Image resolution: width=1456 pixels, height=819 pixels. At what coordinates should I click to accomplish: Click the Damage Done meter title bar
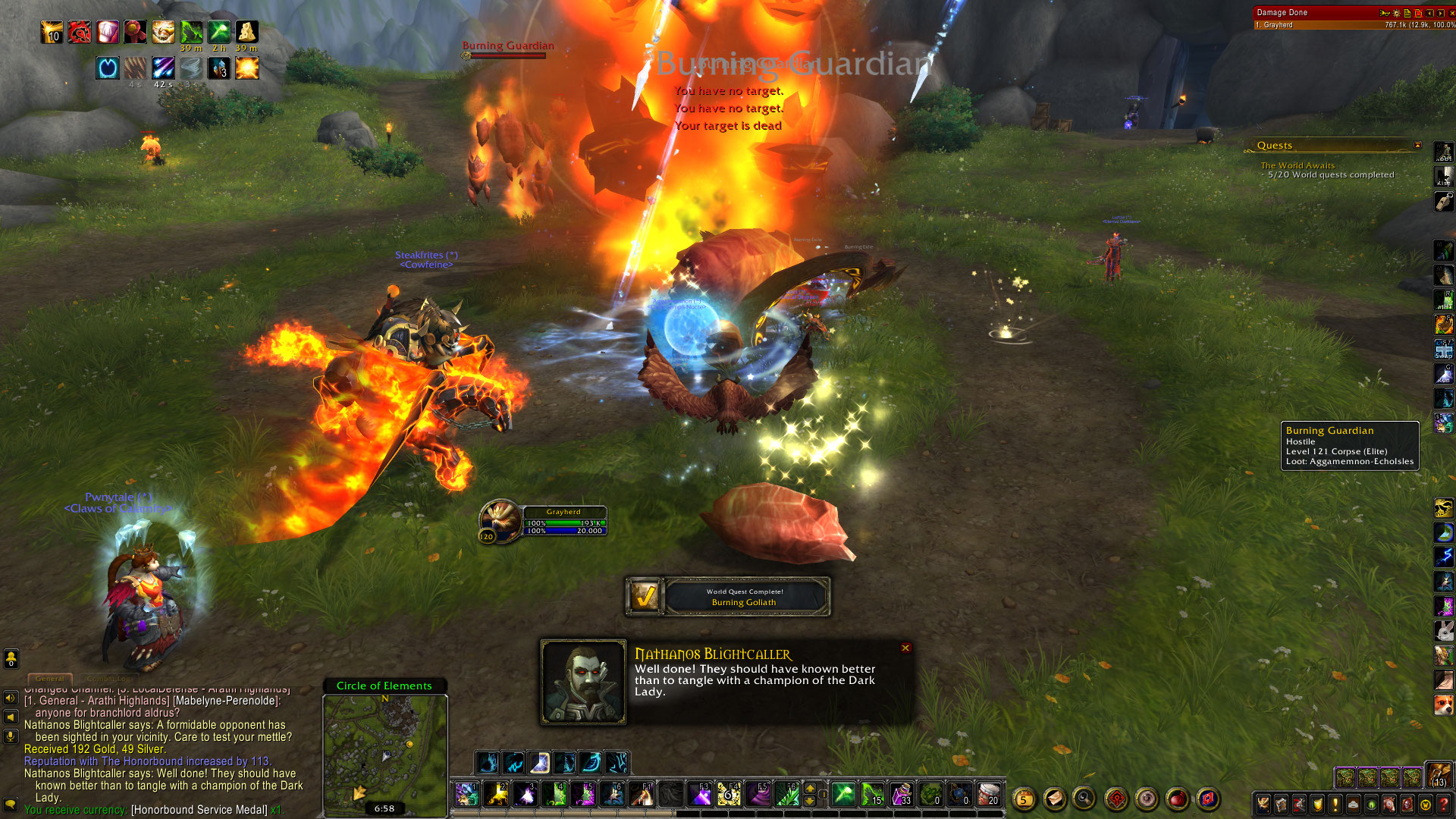point(1312,12)
